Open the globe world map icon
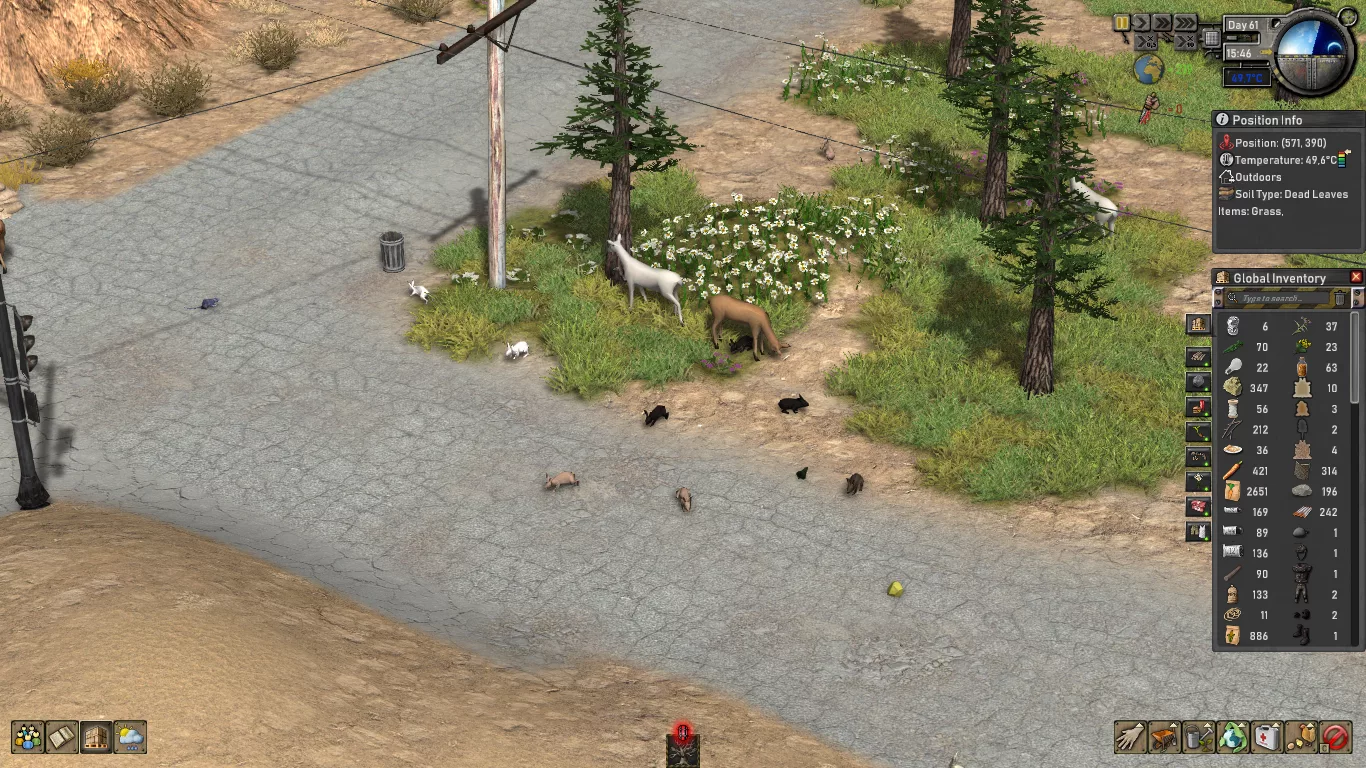 click(1148, 69)
